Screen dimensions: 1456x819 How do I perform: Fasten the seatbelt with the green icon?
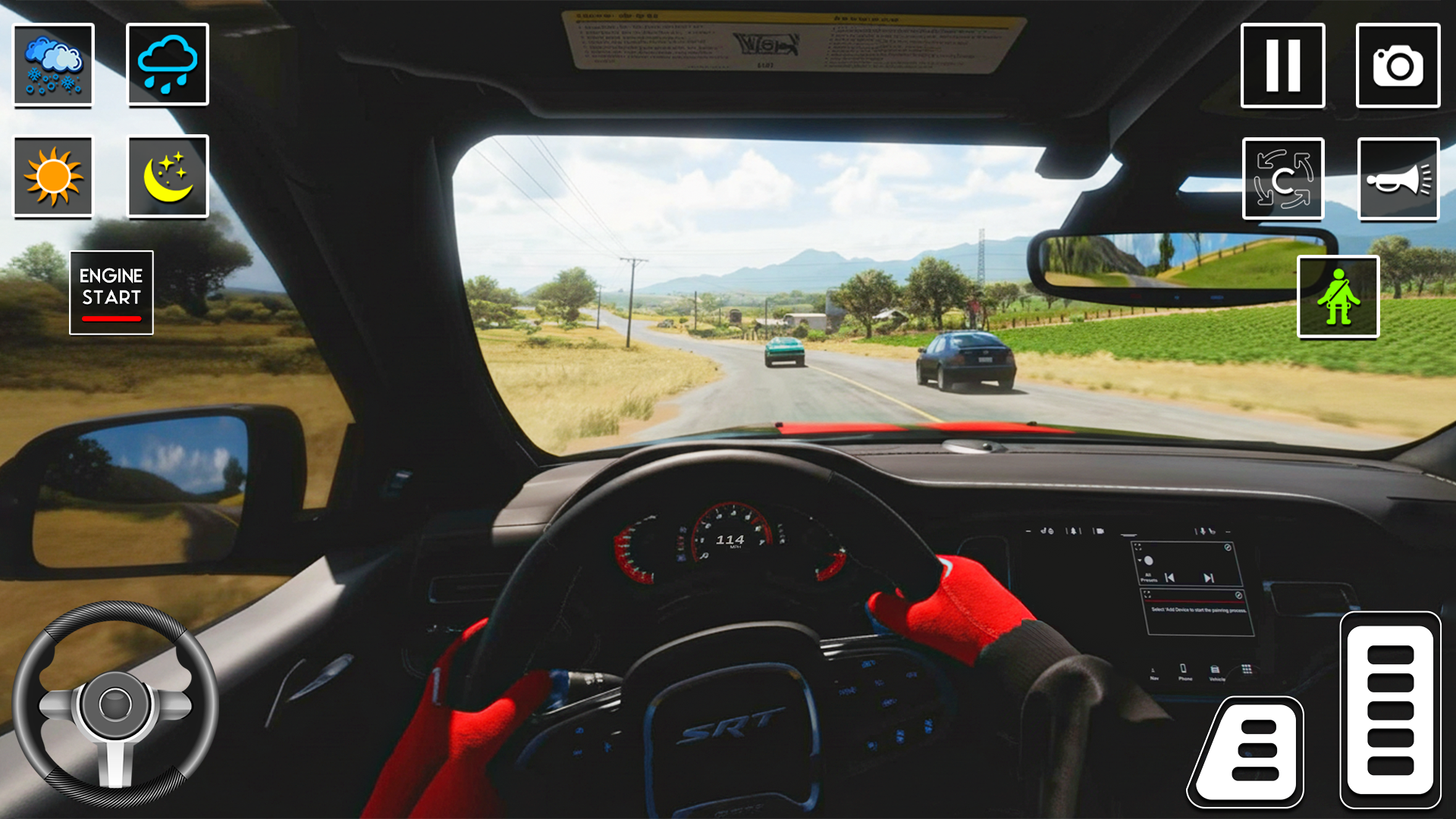pos(1338,294)
